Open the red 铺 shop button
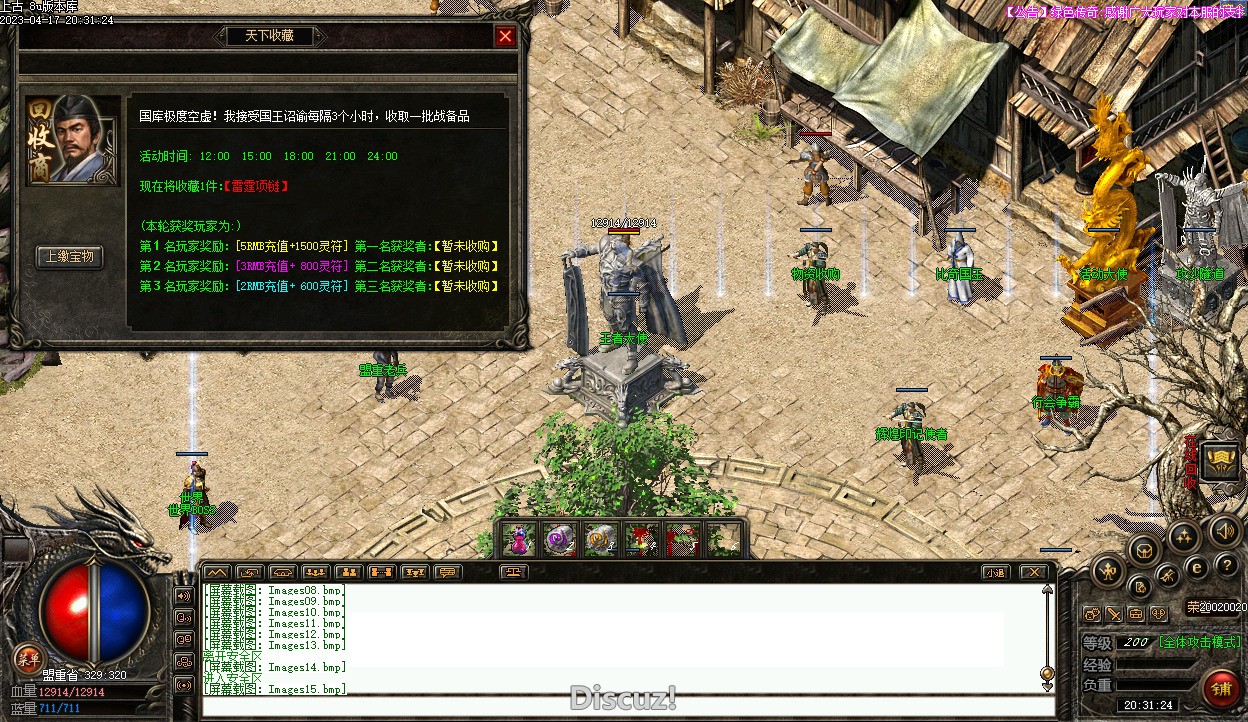Viewport: 1248px width, 722px height. 1222,688
